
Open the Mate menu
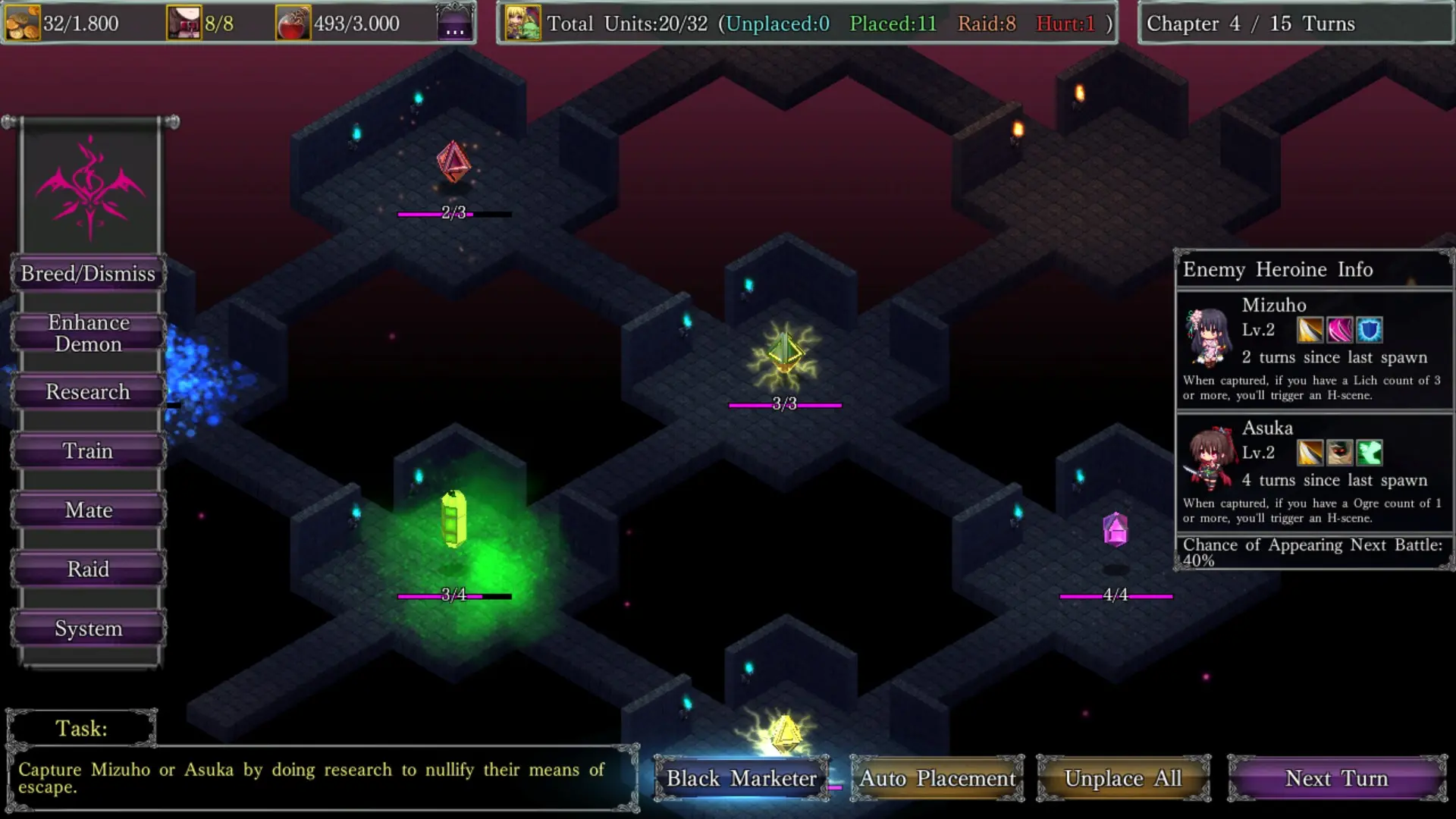click(x=88, y=510)
